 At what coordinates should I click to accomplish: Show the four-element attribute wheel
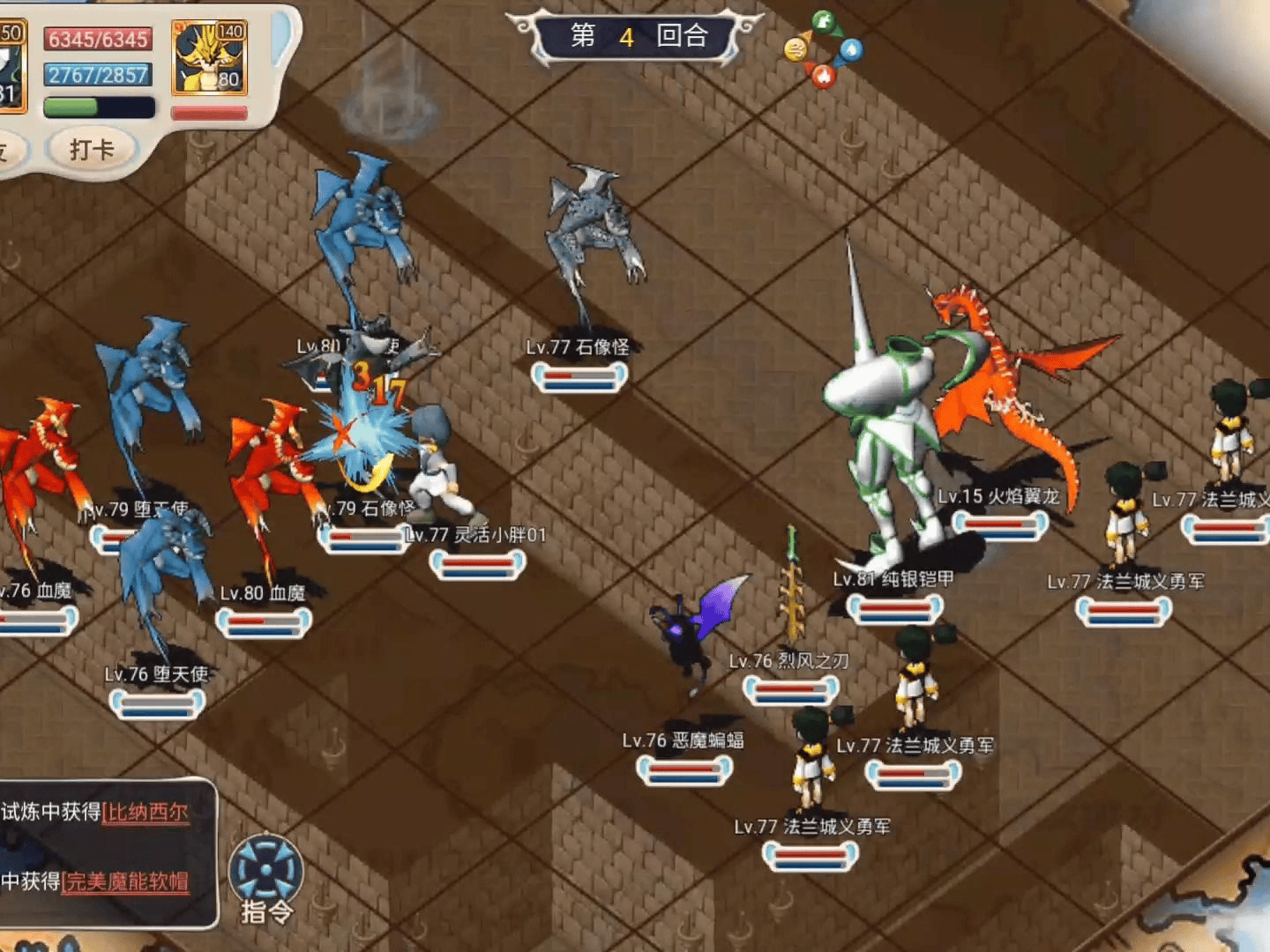(824, 49)
